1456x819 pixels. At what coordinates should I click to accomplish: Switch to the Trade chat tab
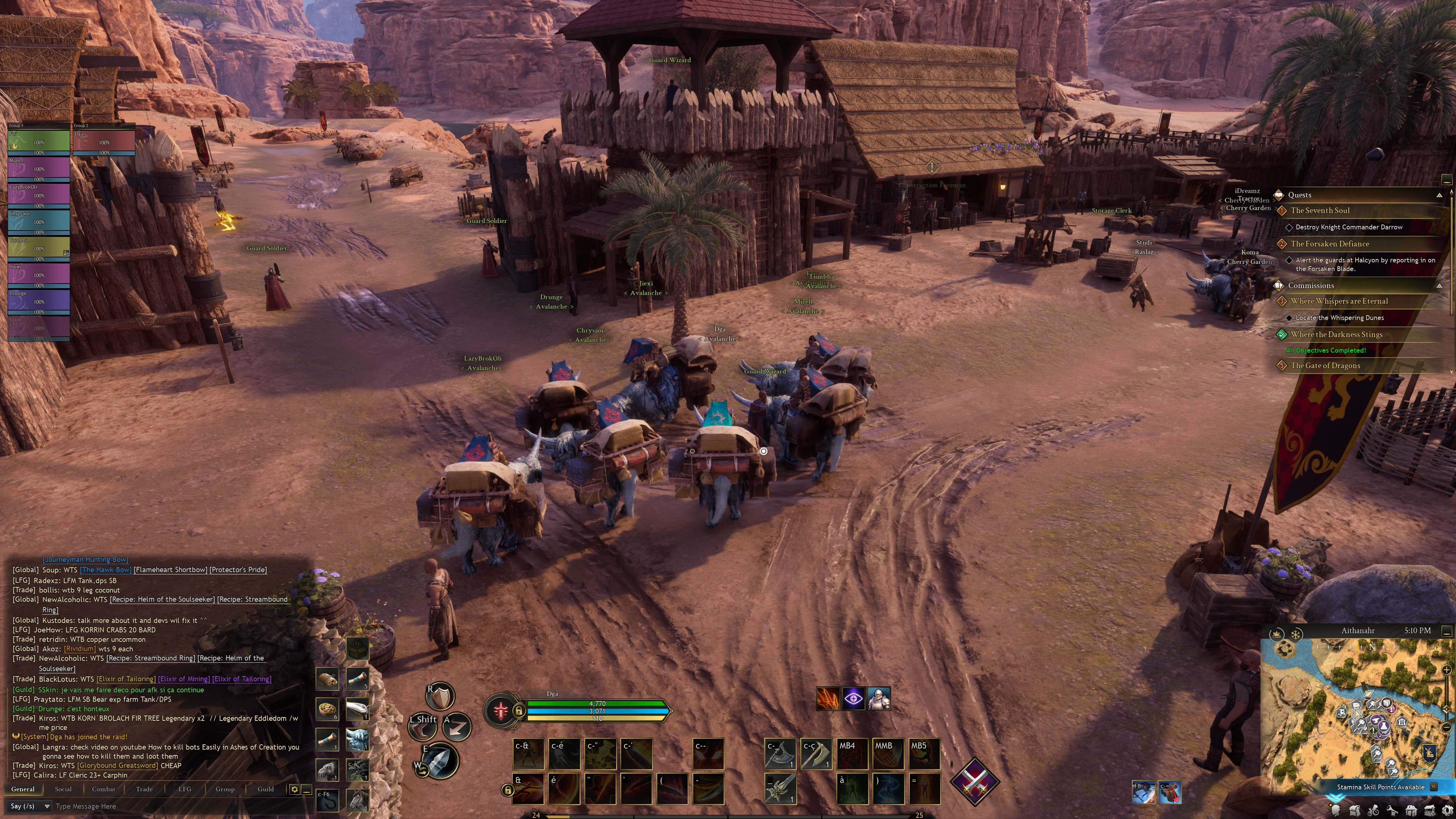pos(144,789)
